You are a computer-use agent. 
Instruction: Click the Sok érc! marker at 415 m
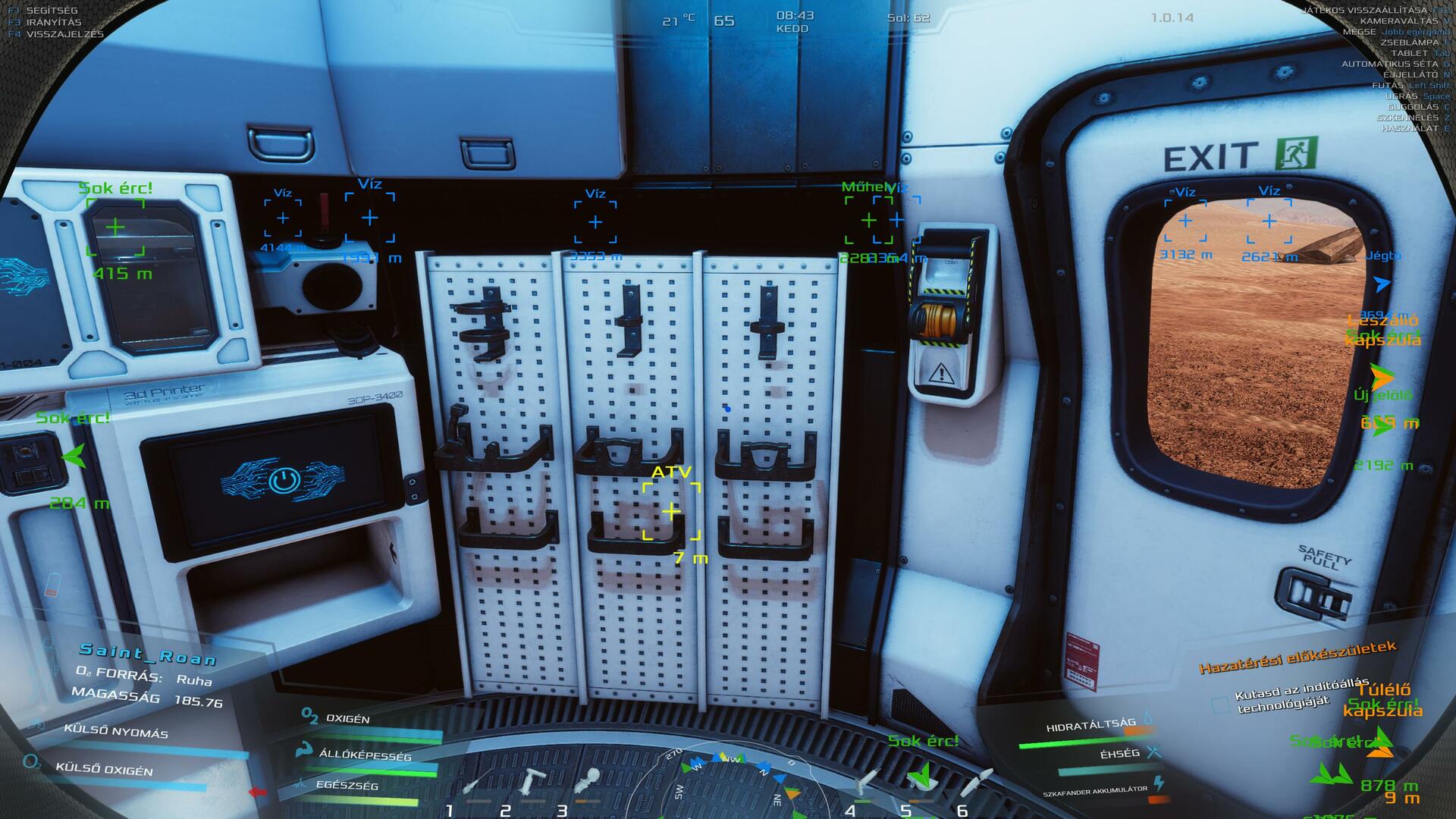tap(115, 227)
